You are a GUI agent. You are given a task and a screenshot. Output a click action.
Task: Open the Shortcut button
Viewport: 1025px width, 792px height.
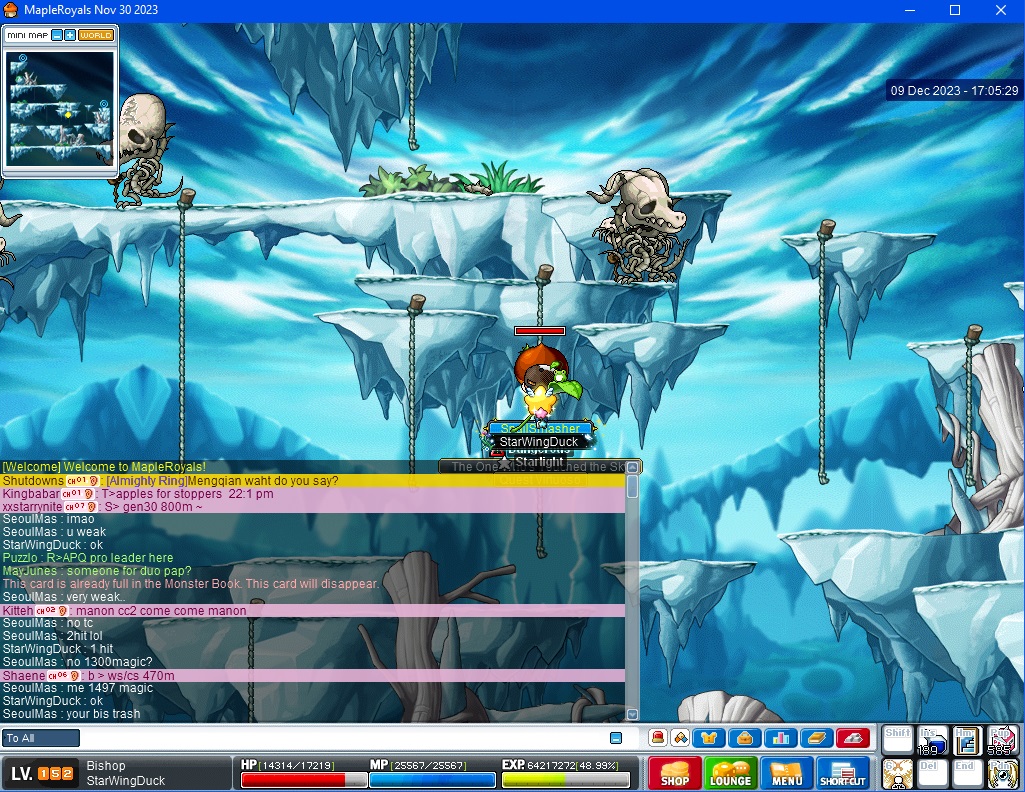tap(843, 774)
